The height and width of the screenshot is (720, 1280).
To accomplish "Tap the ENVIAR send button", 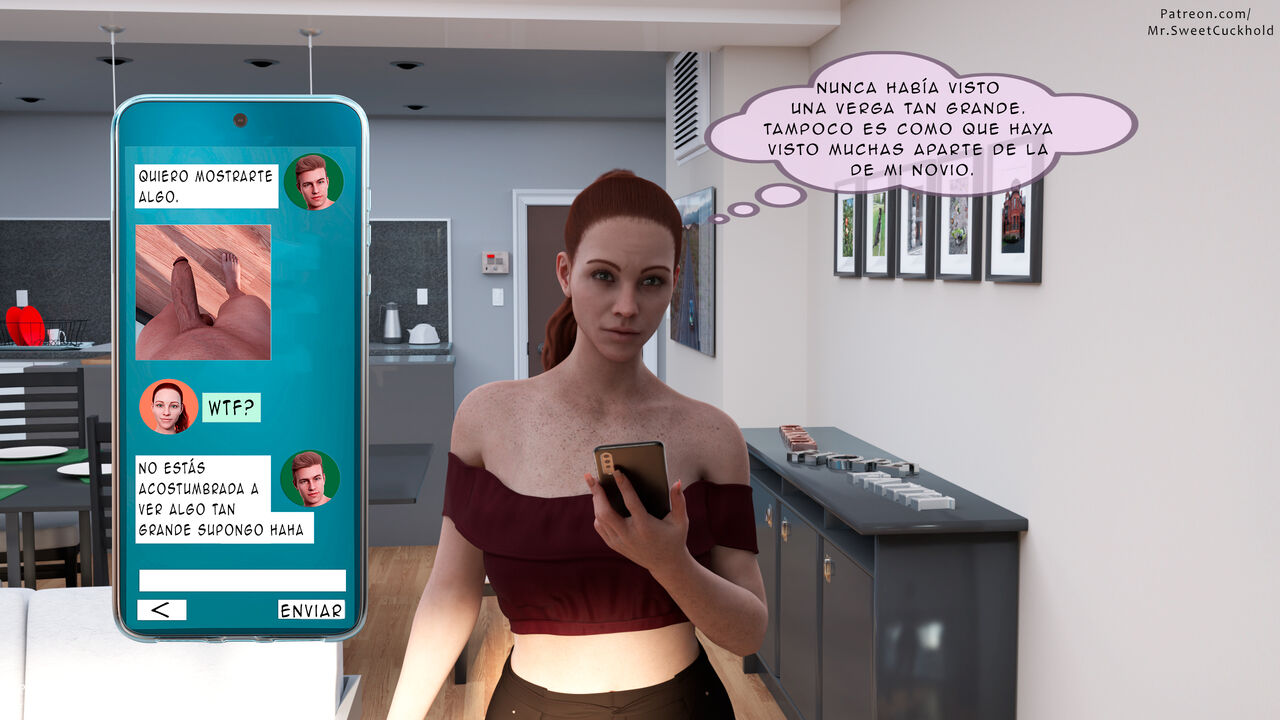I will click(311, 610).
